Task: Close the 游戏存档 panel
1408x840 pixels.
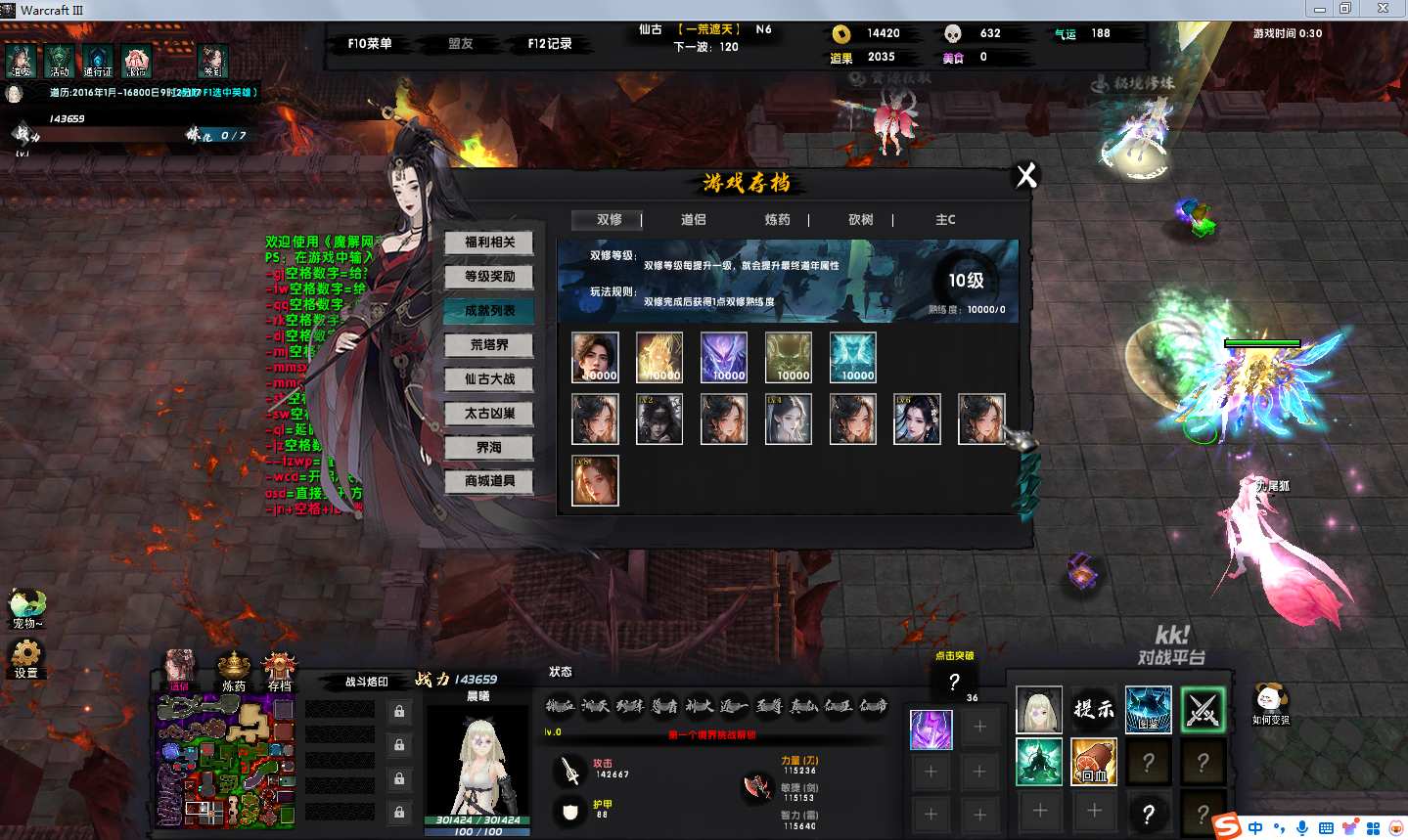Action: pos(1026,176)
